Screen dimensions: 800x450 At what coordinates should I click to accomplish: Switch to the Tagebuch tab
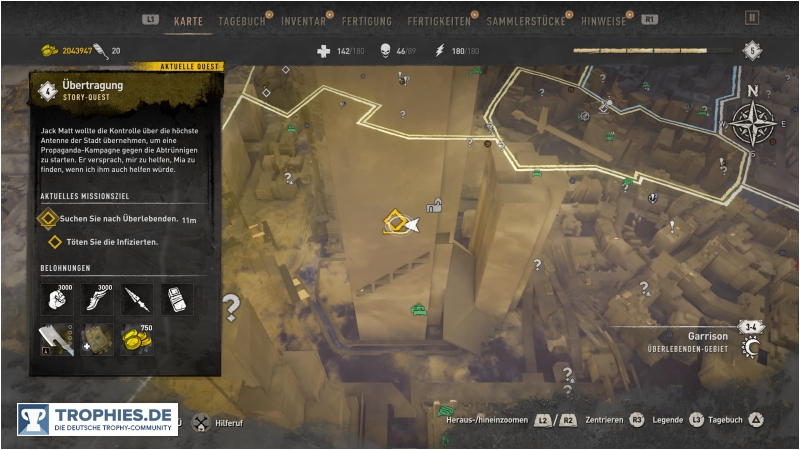(240, 20)
